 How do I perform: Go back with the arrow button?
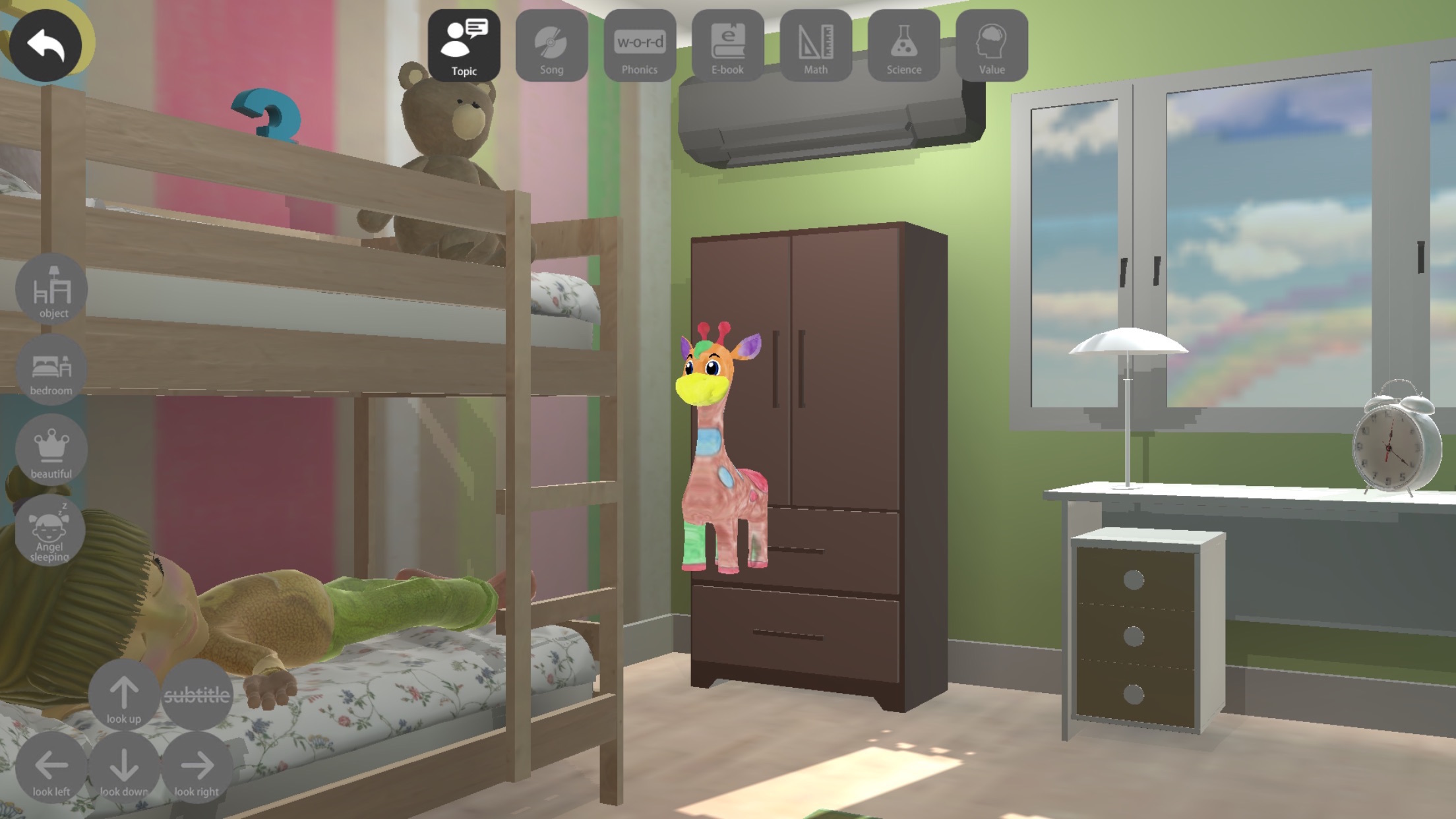(x=45, y=45)
